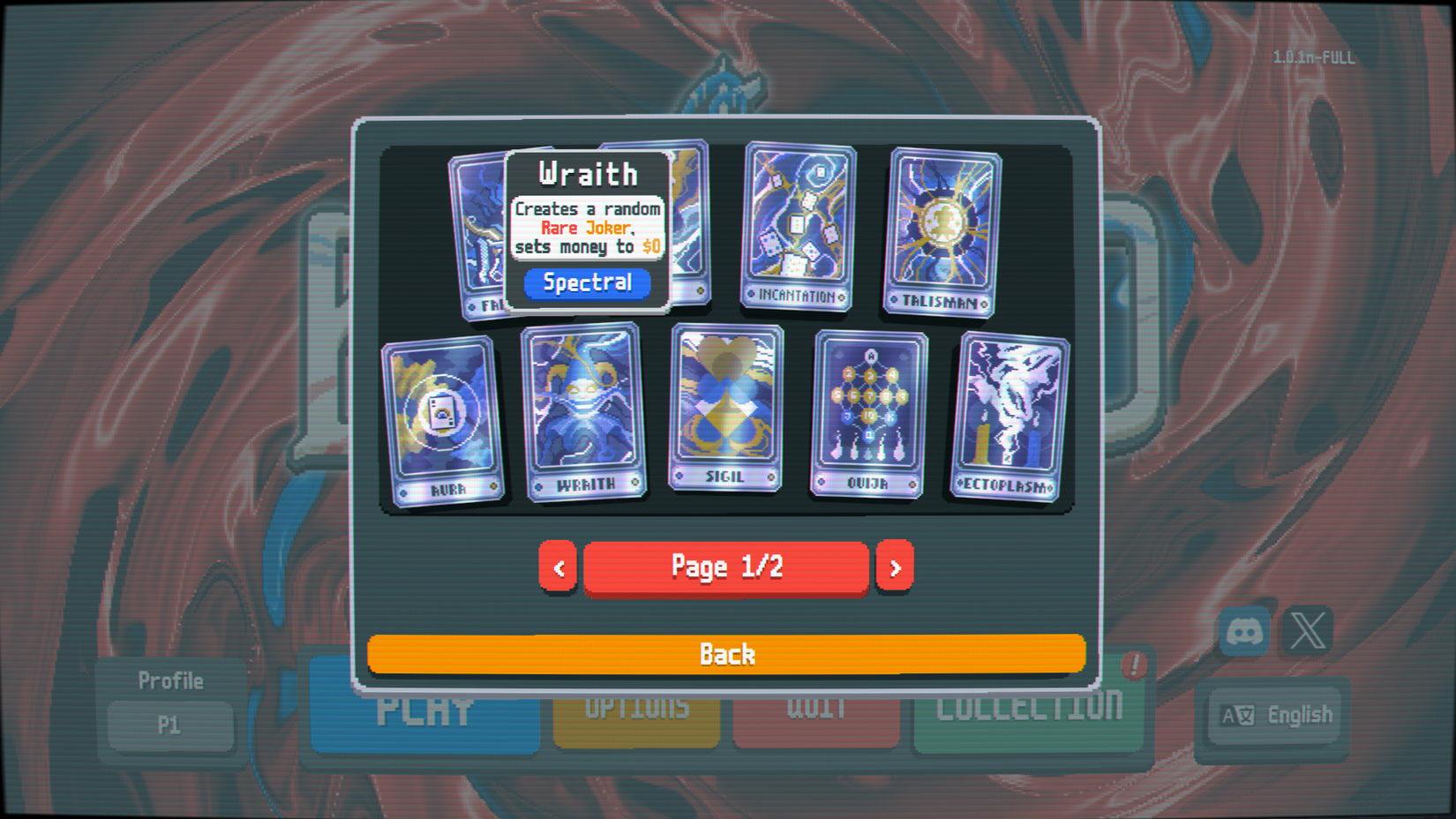Open the Aura spectral card

(x=442, y=413)
